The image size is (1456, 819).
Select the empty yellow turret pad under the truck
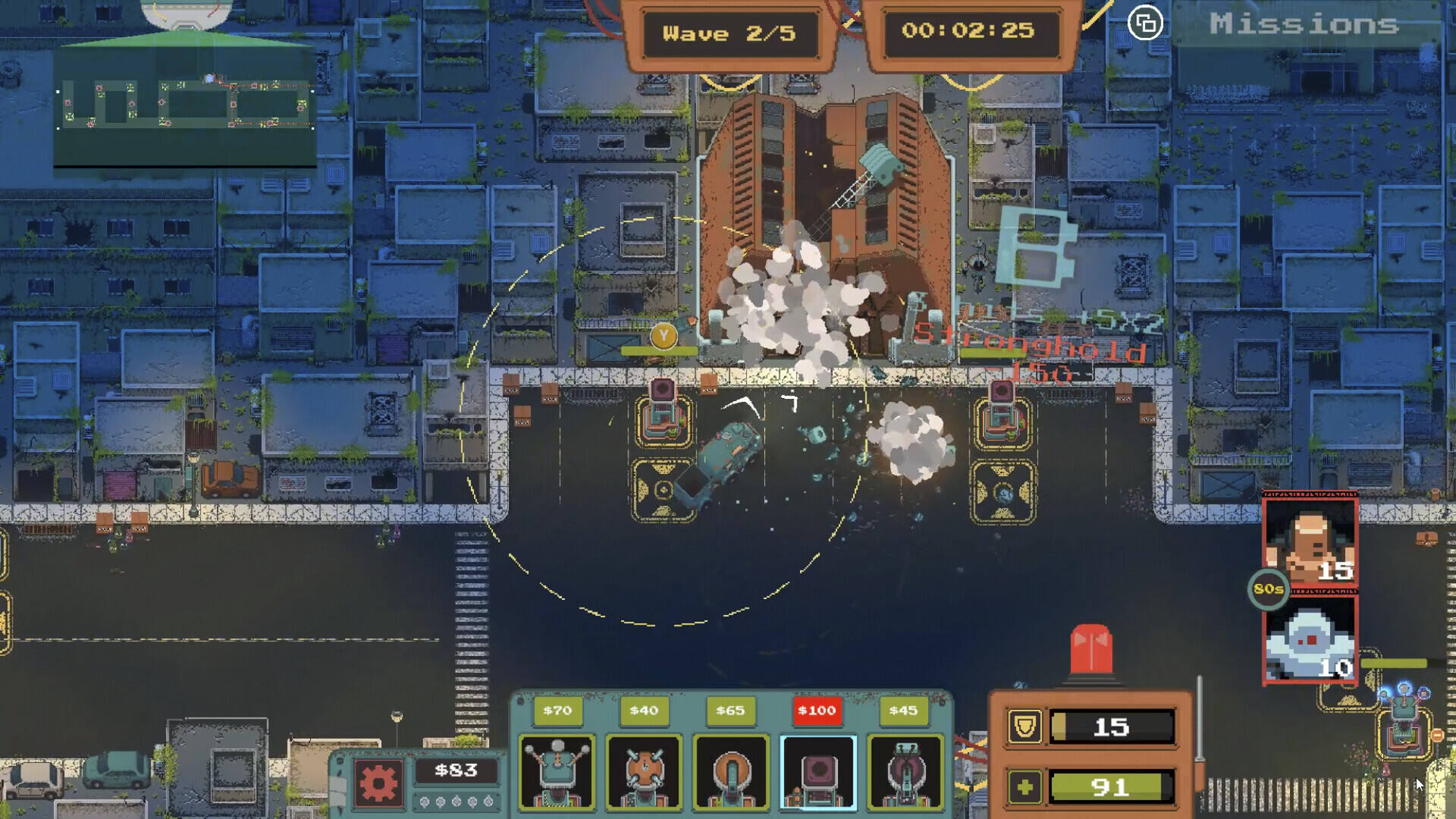click(662, 490)
